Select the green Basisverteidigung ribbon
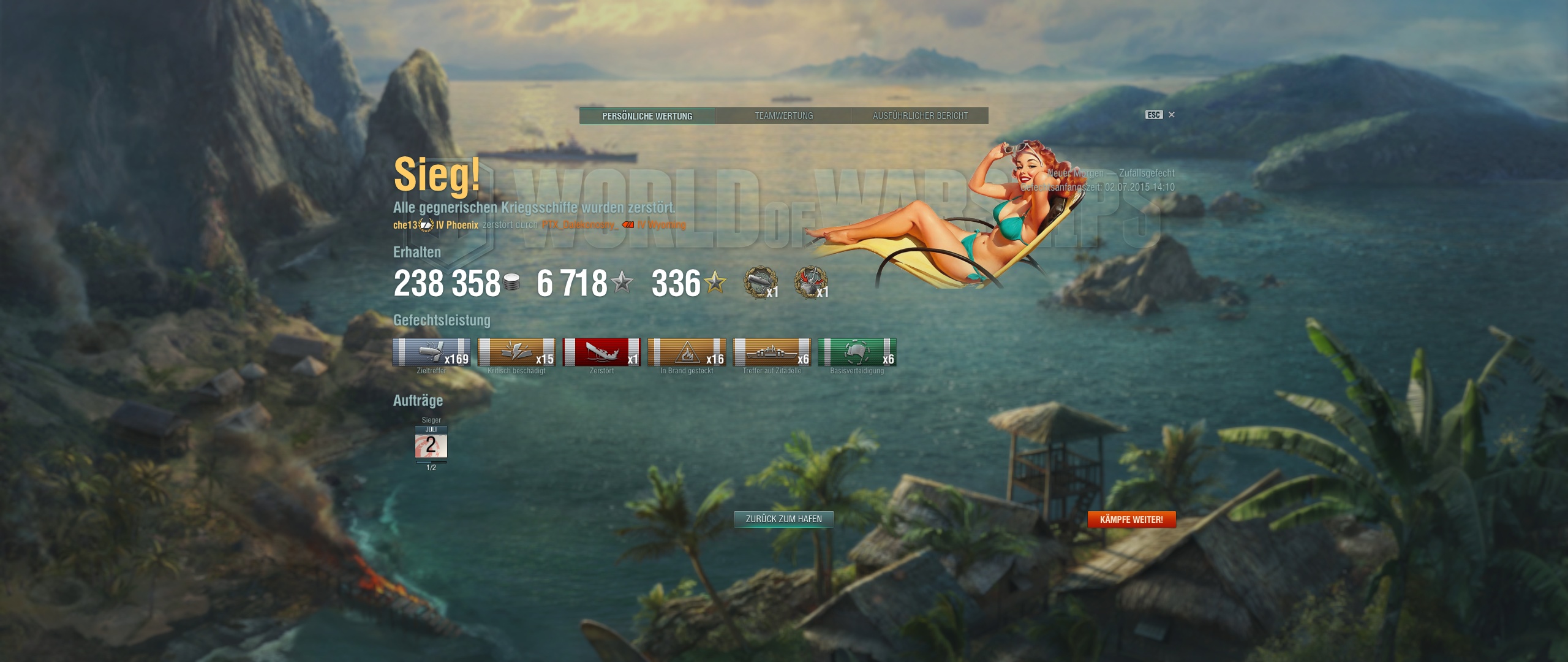 click(857, 352)
